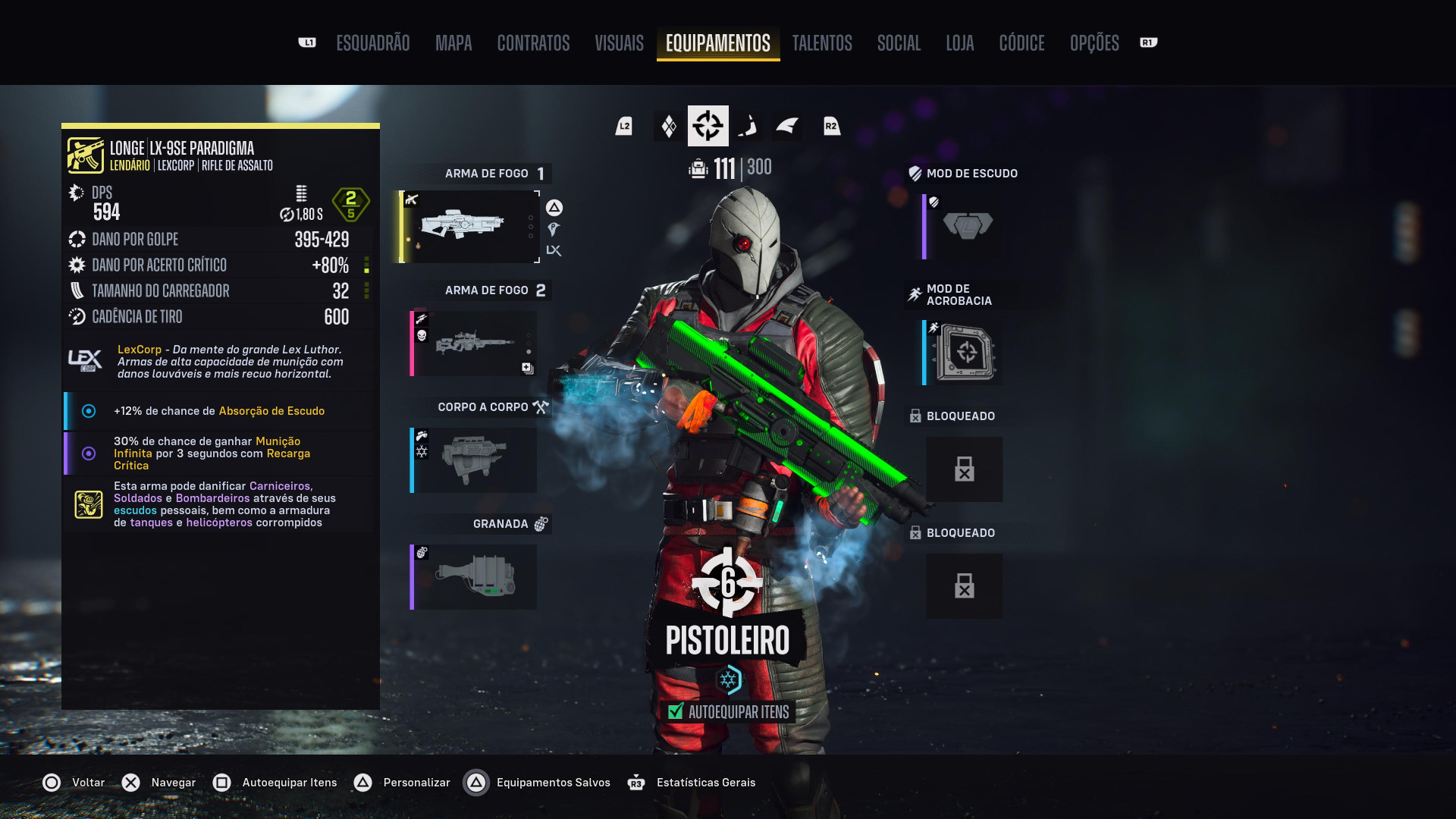Open the Mod de Acrobacia slot
The width and height of the screenshot is (1456, 819).
963,353
